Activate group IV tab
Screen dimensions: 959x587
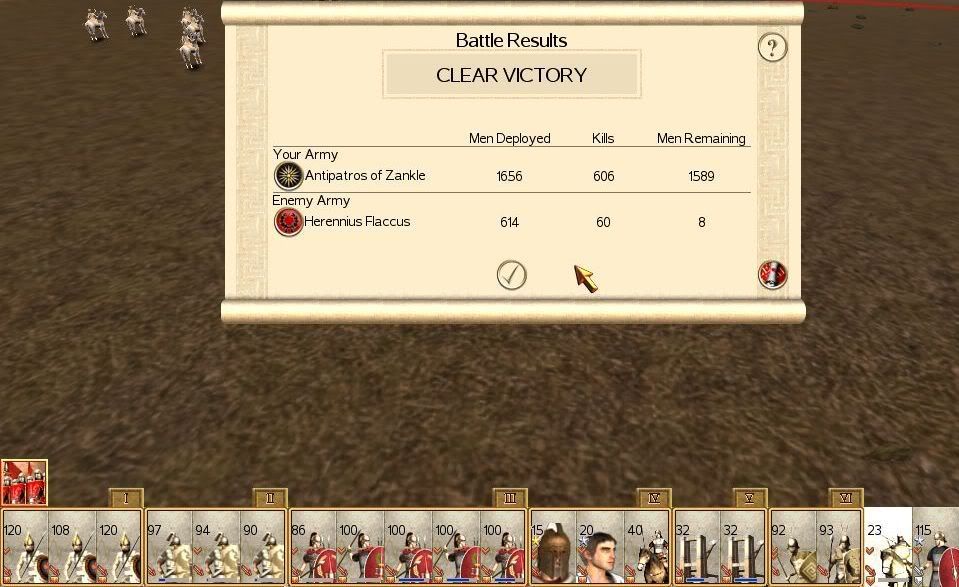pos(654,498)
